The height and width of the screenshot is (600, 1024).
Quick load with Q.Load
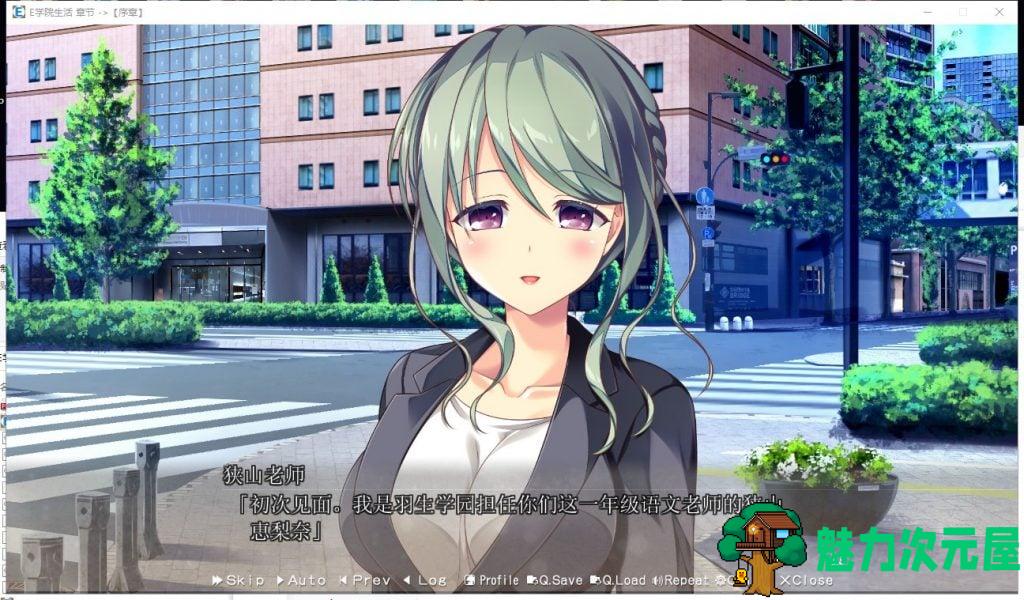(619, 580)
